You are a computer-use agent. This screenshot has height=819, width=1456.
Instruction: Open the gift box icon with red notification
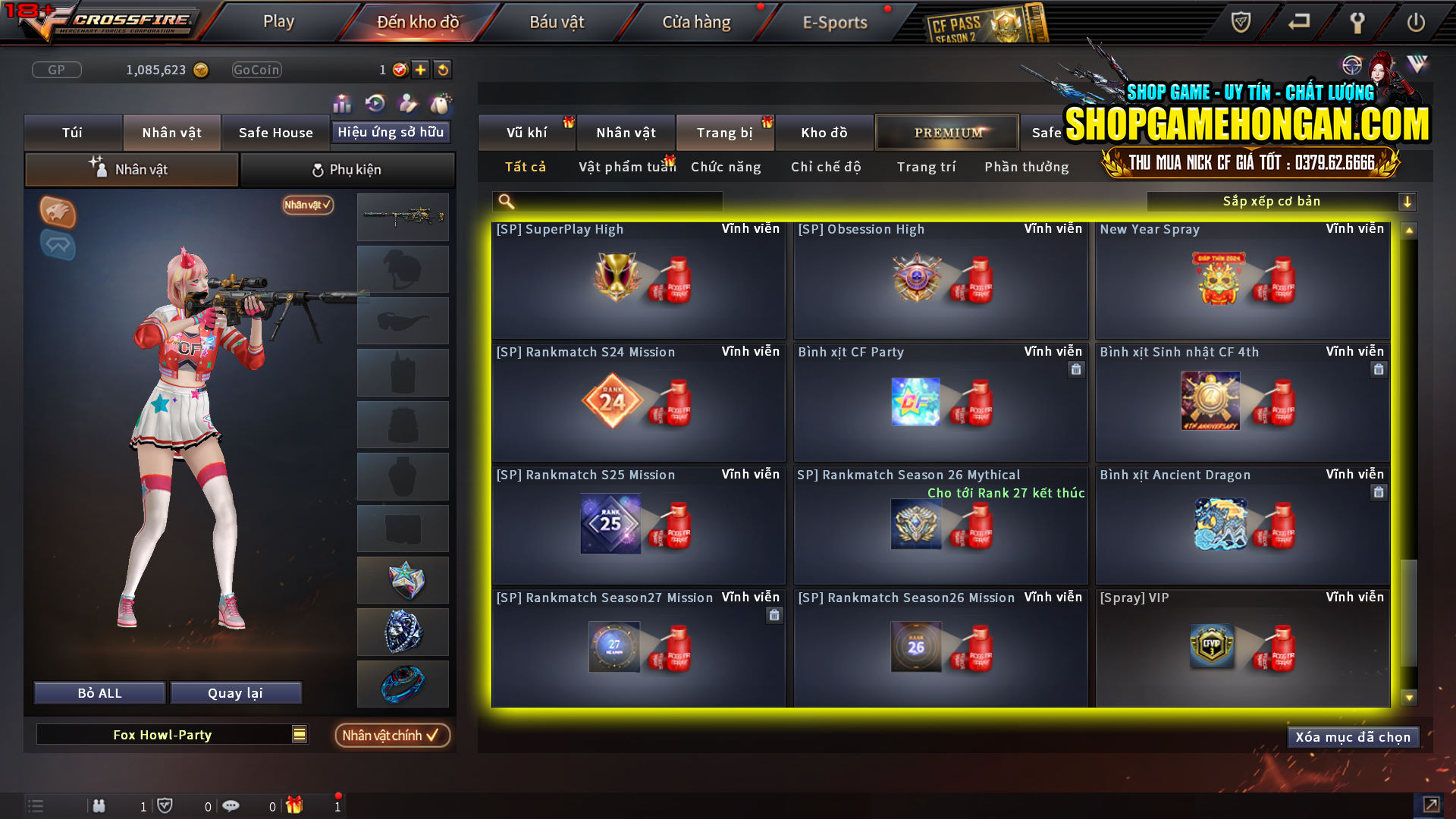tap(296, 805)
